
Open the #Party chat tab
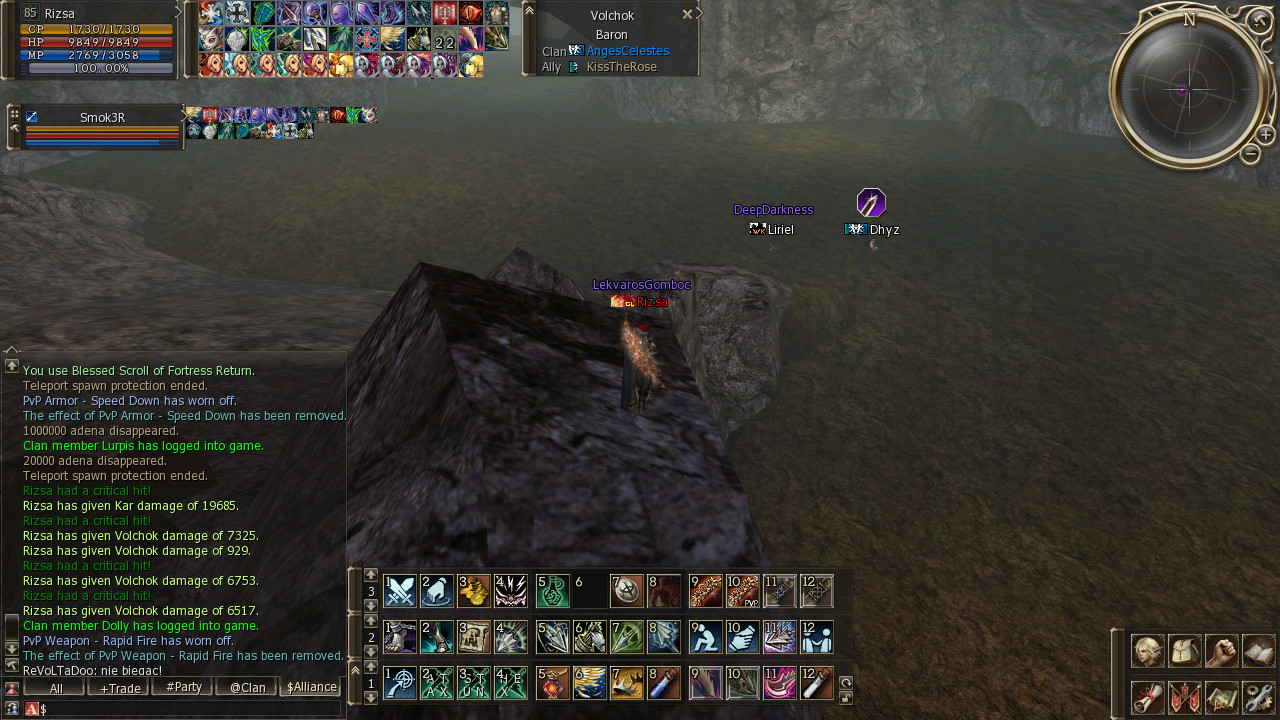tap(182, 688)
